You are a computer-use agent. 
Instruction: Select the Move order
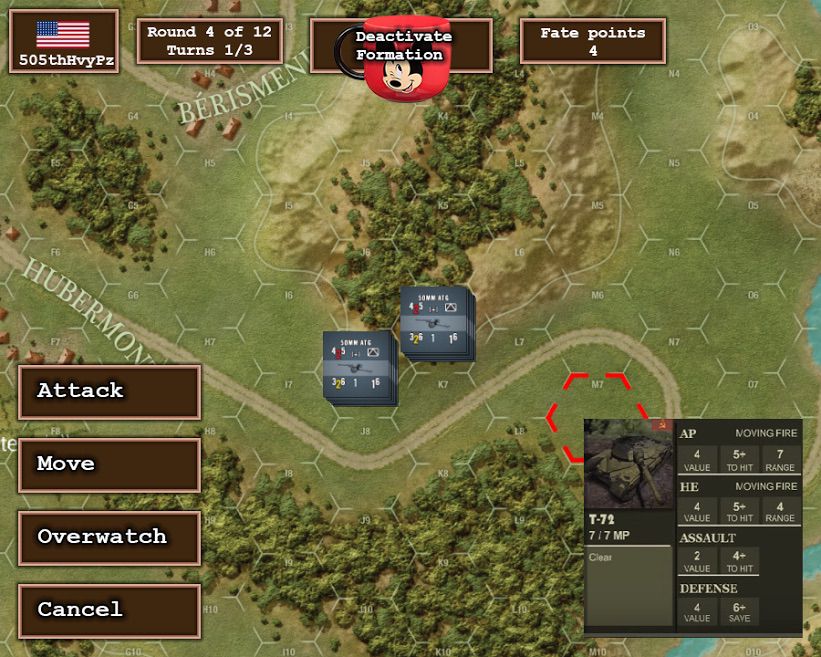click(109, 464)
